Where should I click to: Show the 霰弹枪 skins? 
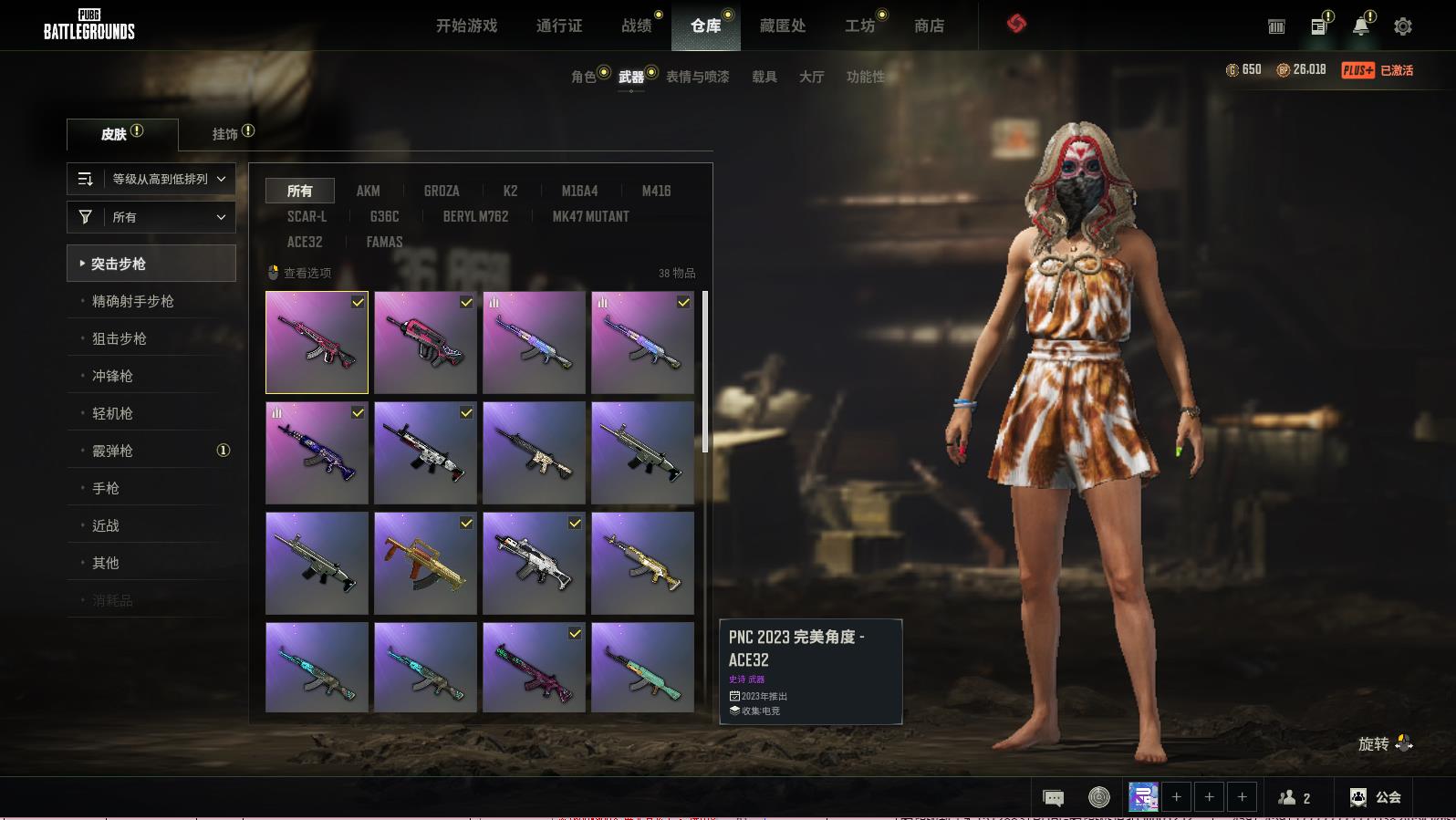112,451
